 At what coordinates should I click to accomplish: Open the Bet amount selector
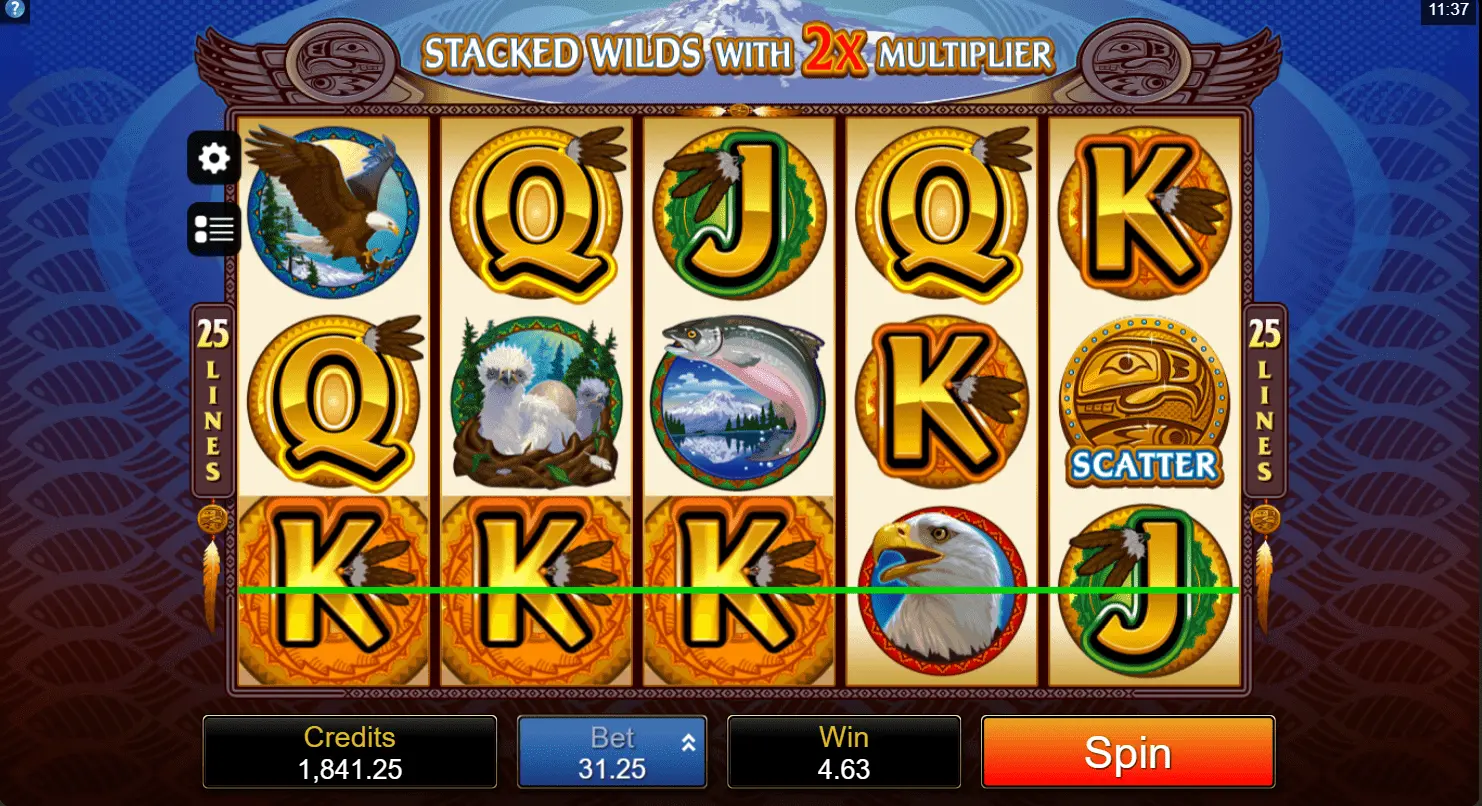click(x=612, y=752)
